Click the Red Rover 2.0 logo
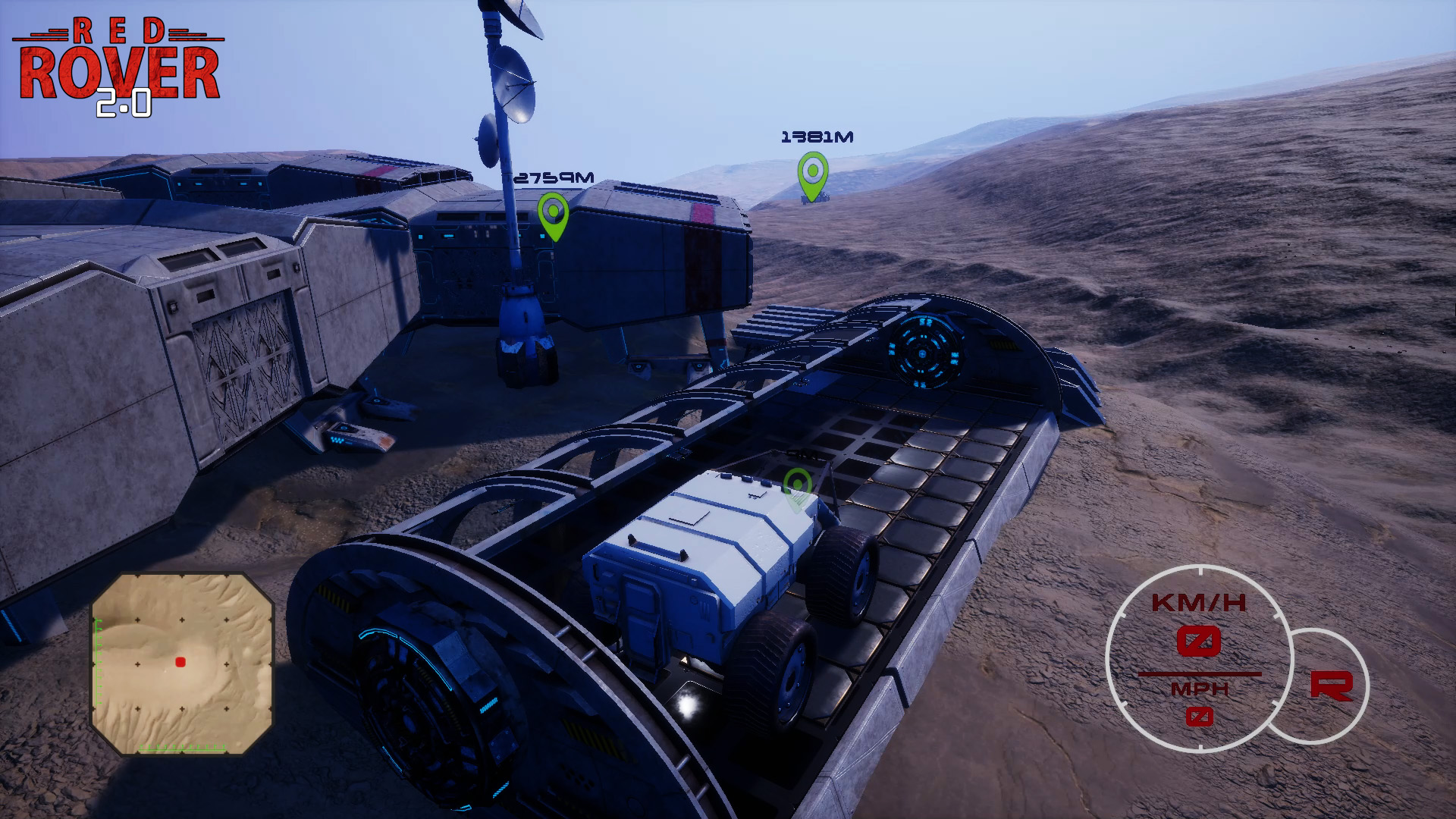1456x819 pixels. coord(119,68)
